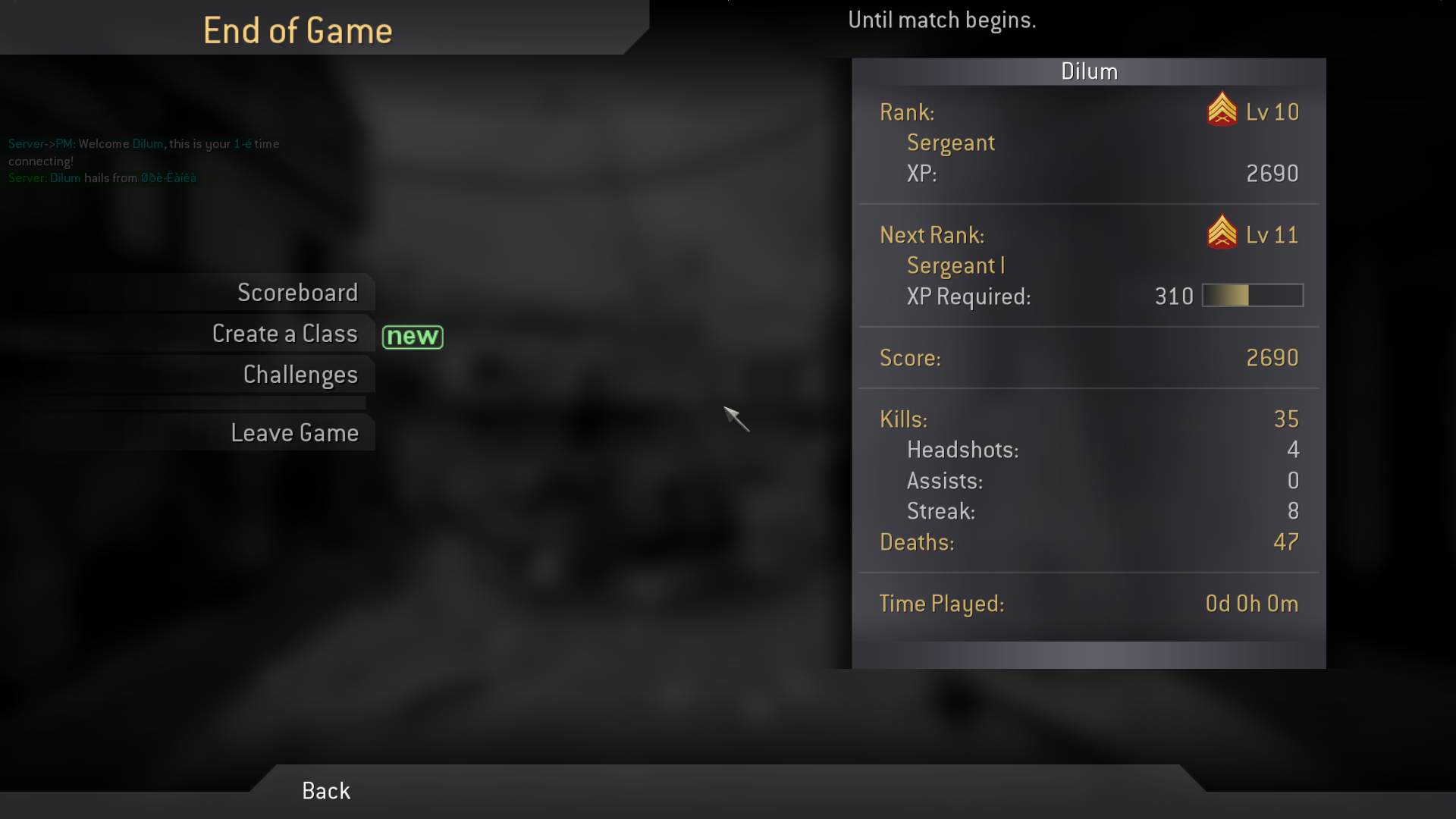Open the Challenges menu
Screen dimensions: 1456x819
(300, 374)
